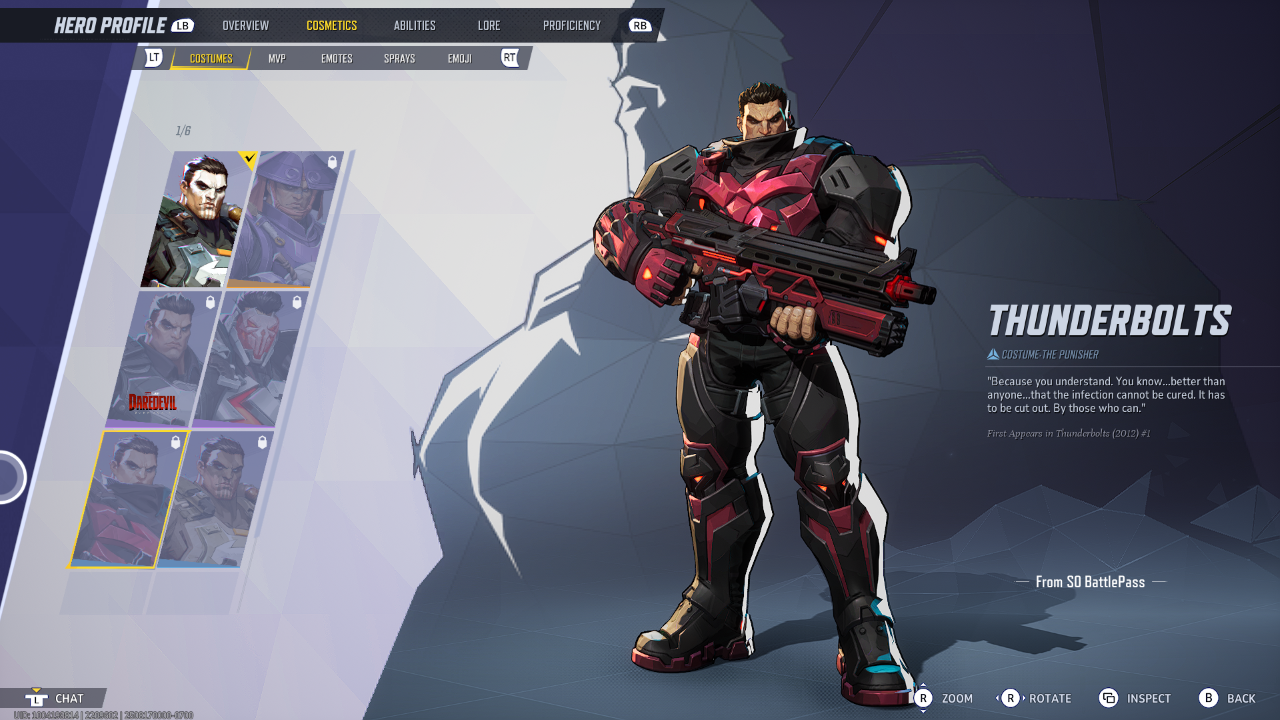
Task: Open the Emotes sub-tab
Action: [336, 59]
